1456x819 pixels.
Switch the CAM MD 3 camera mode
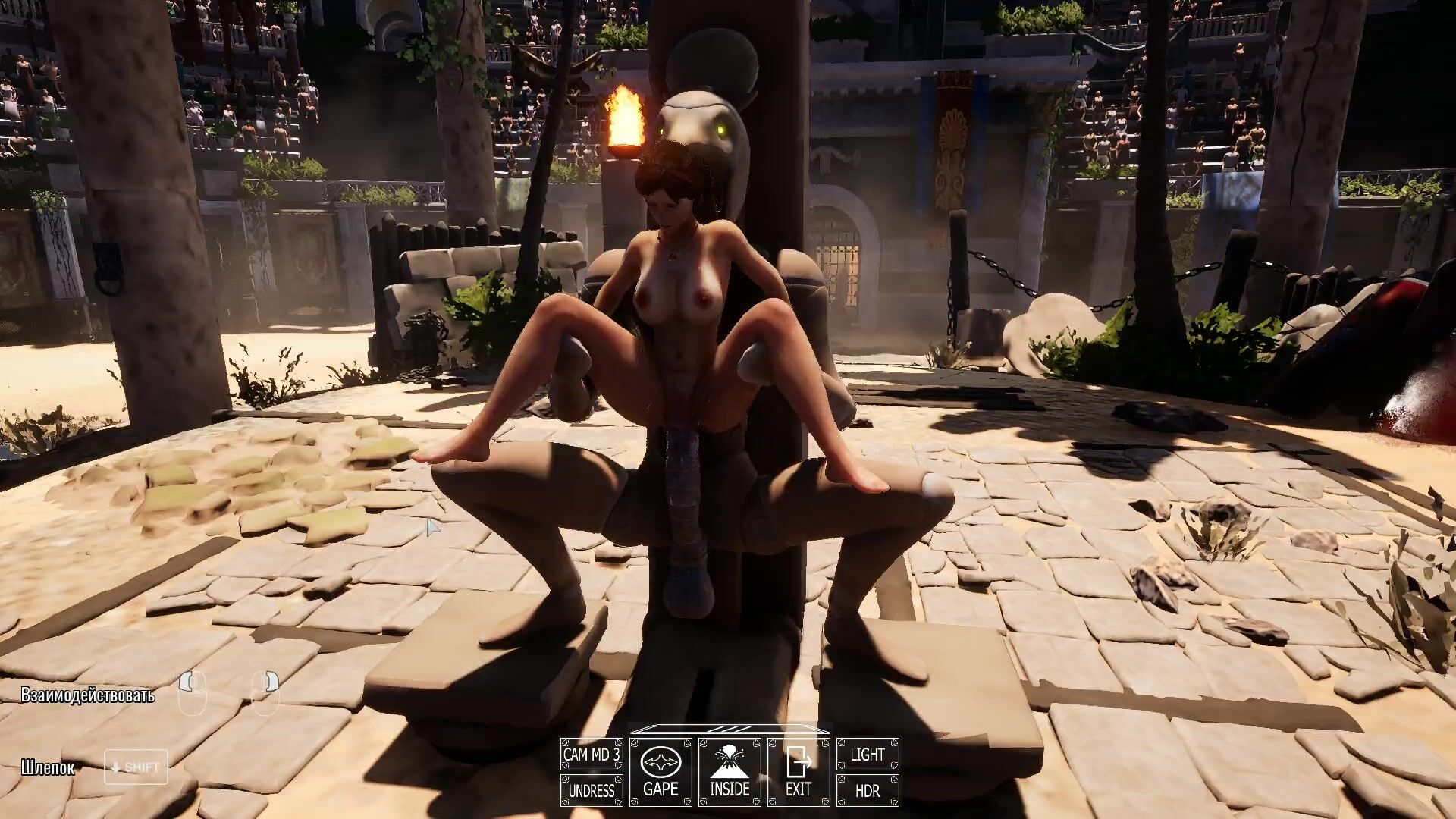[x=591, y=755]
